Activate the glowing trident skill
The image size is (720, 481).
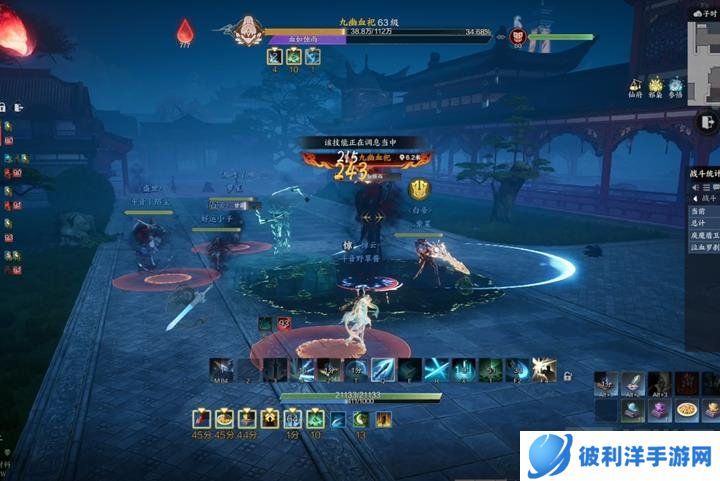[x=381, y=369]
